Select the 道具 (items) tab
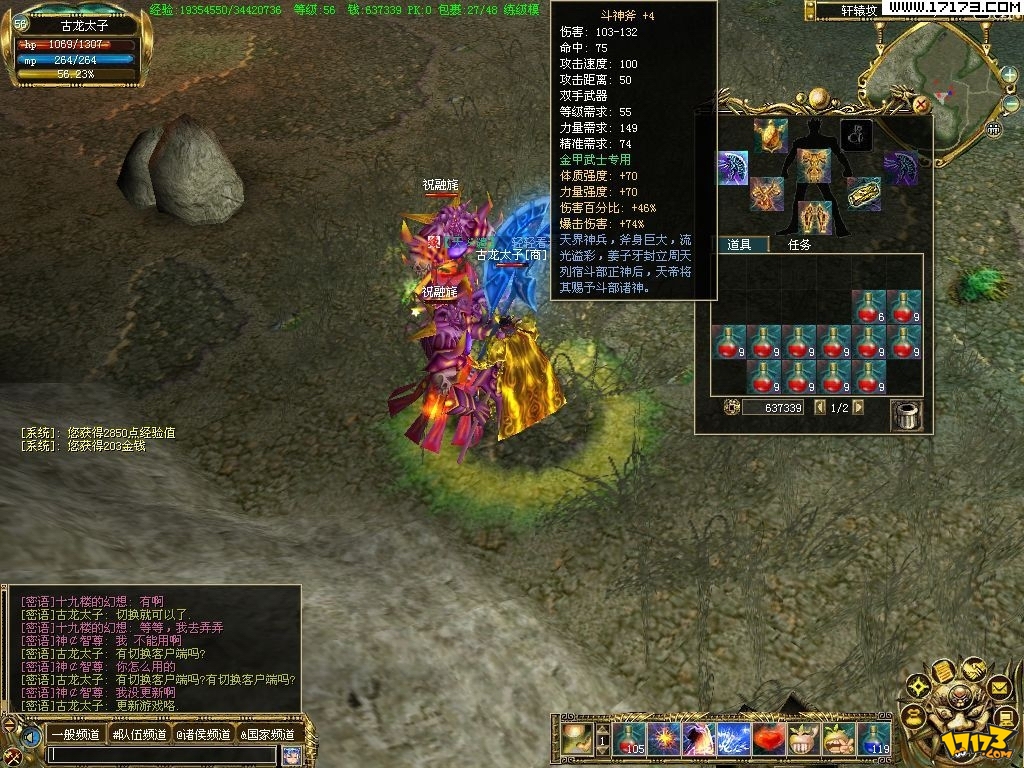Image resolution: width=1024 pixels, height=768 pixels. coord(740,244)
